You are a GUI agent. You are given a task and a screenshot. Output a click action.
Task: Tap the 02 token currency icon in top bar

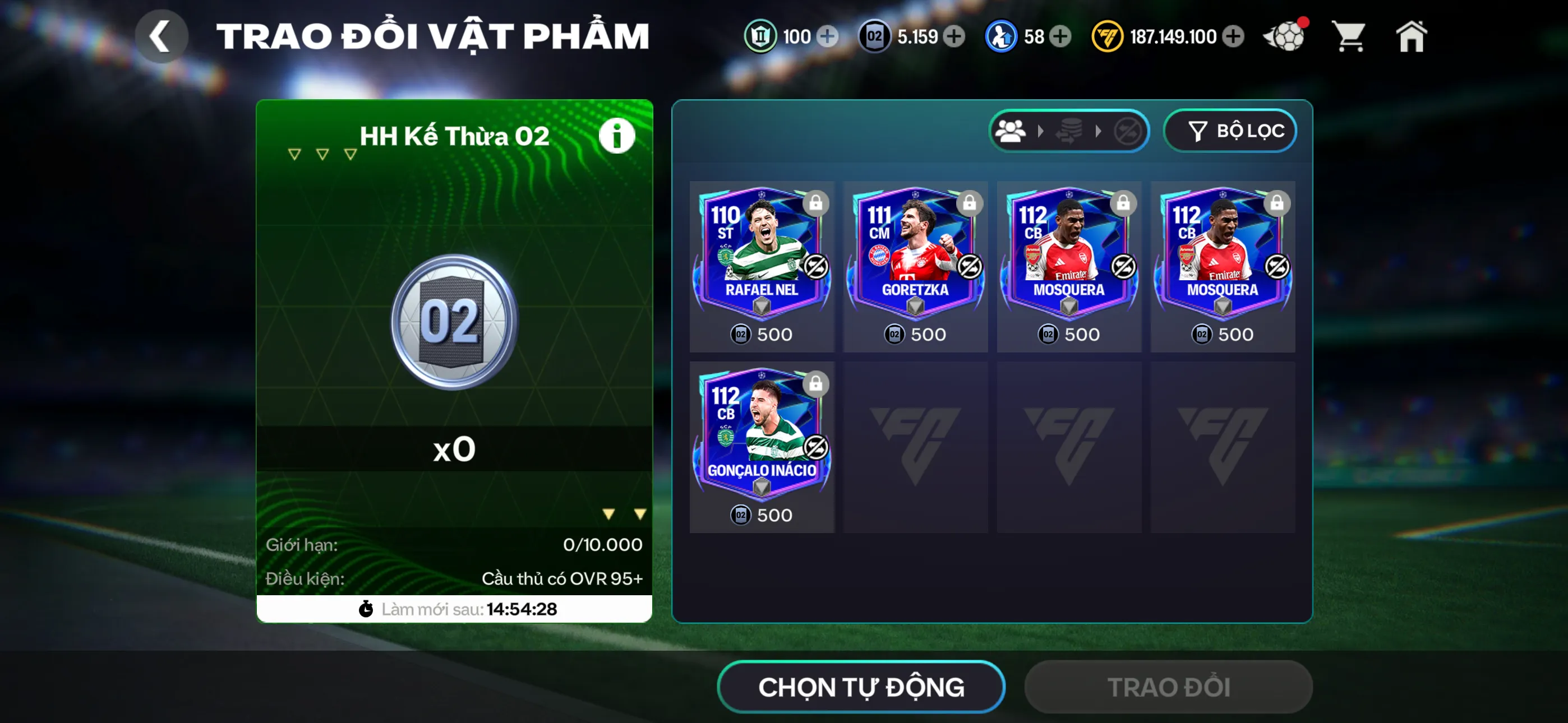[875, 36]
